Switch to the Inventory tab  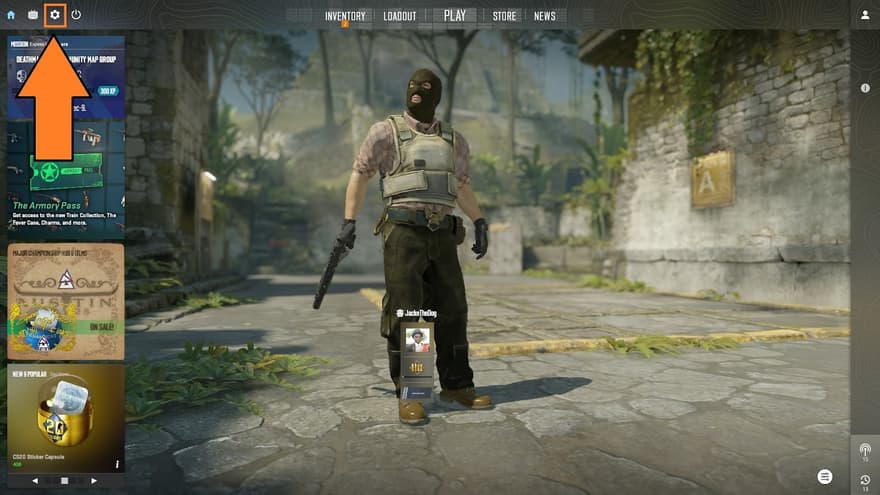(x=345, y=16)
